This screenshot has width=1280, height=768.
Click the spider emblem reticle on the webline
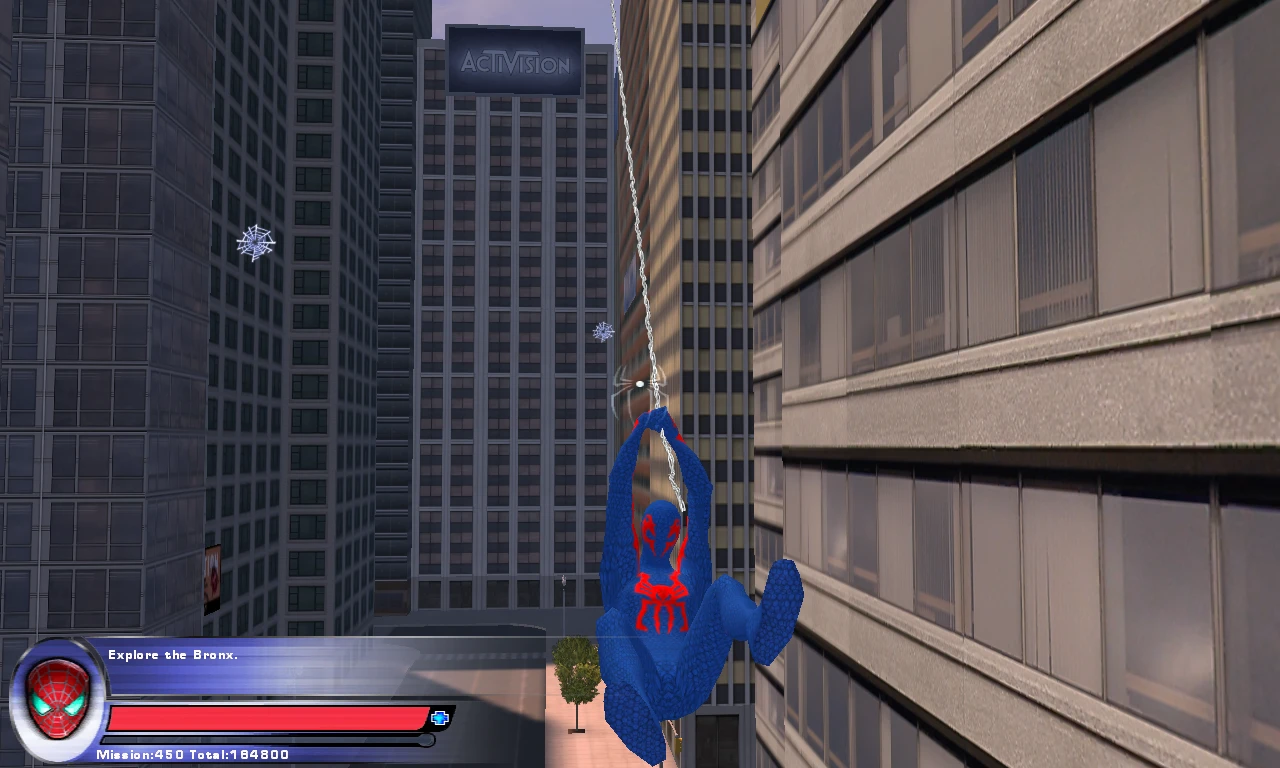(638, 383)
